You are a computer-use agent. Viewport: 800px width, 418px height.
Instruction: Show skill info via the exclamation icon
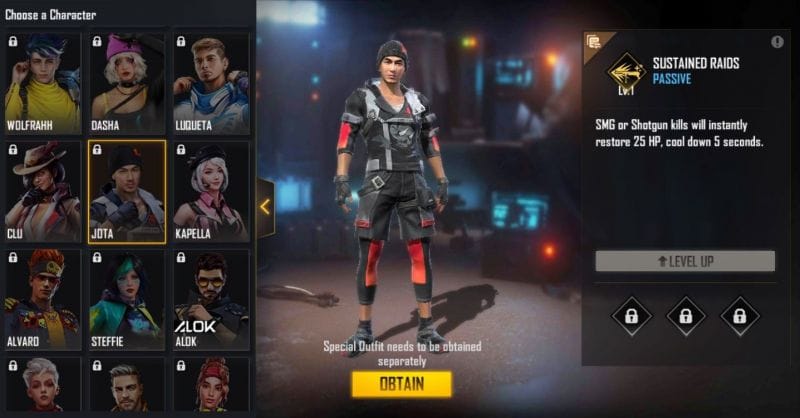[x=777, y=42]
